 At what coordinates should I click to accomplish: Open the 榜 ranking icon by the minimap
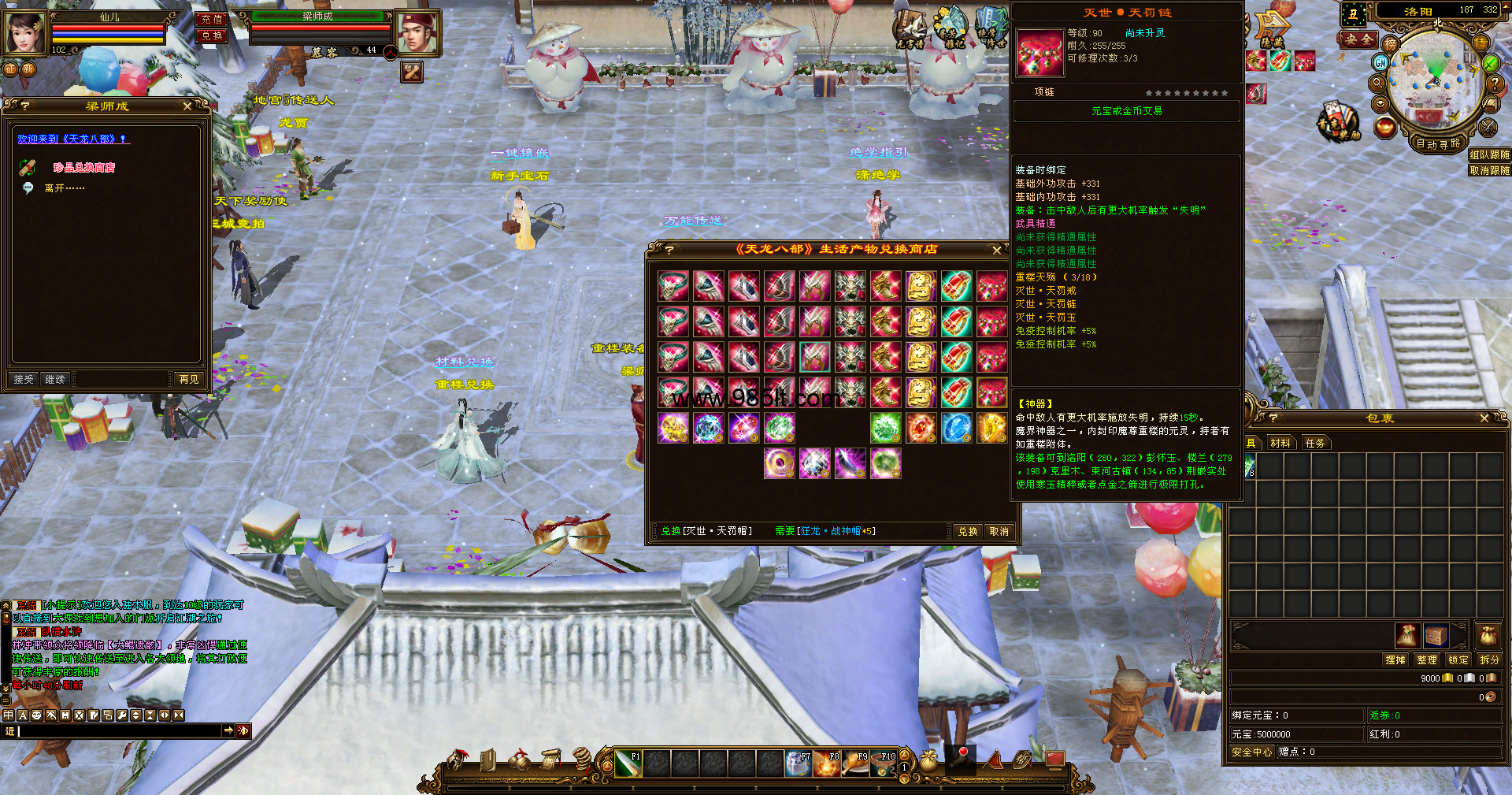coord(1390,45)
